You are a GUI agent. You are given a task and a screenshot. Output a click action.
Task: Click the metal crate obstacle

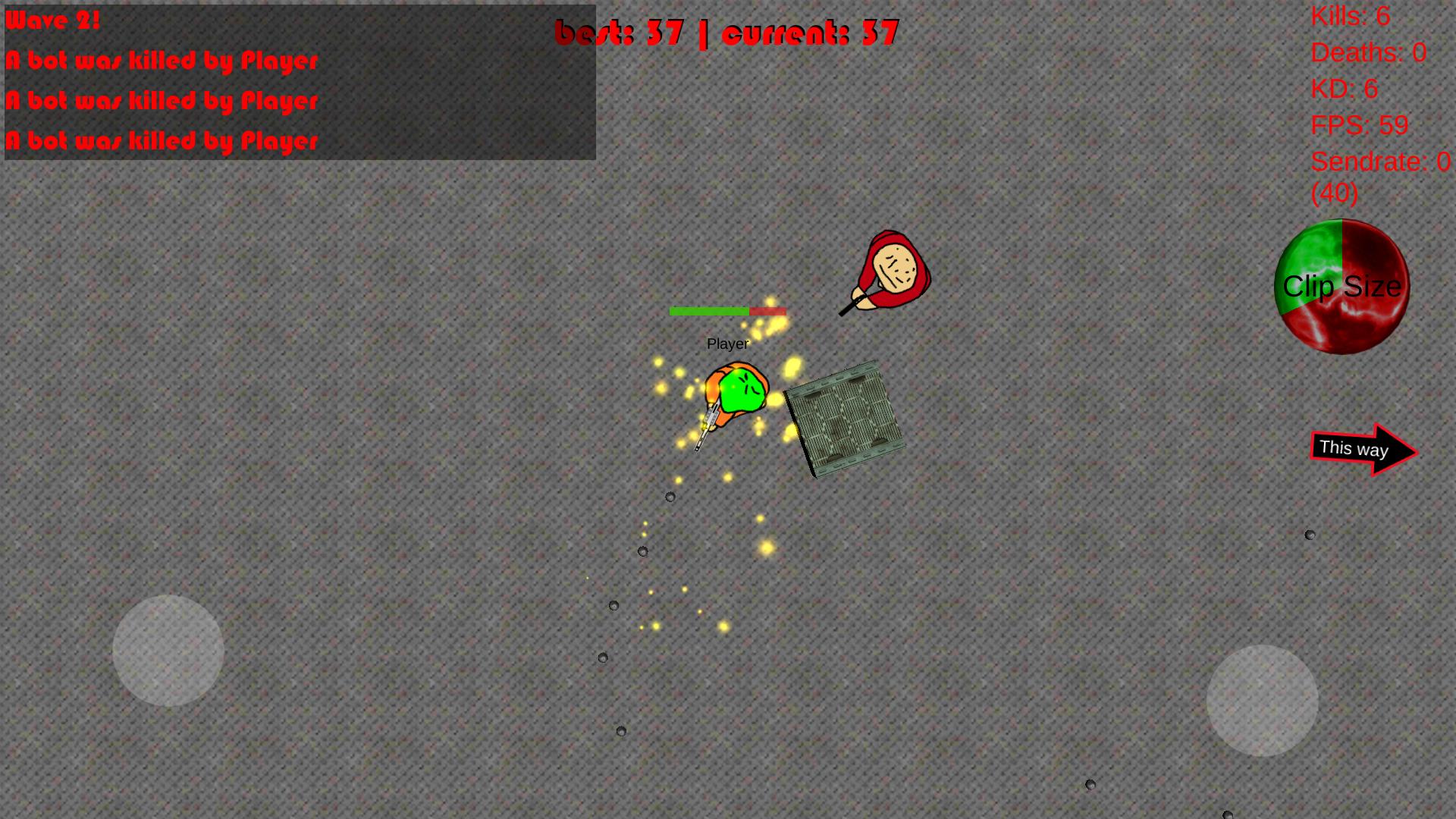point(846,417)
